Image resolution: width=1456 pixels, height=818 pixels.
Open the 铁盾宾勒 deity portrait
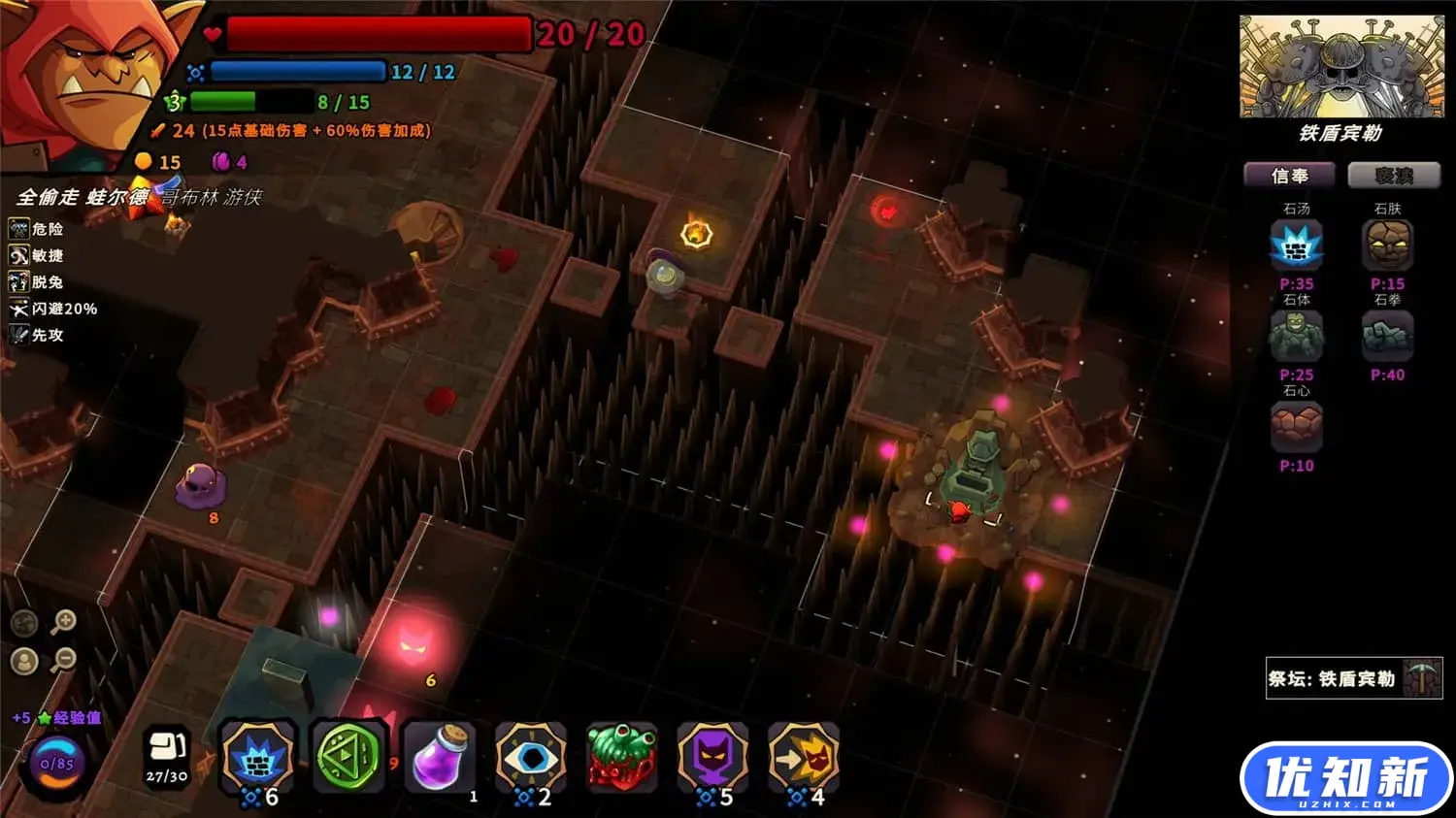(1340, 67)
